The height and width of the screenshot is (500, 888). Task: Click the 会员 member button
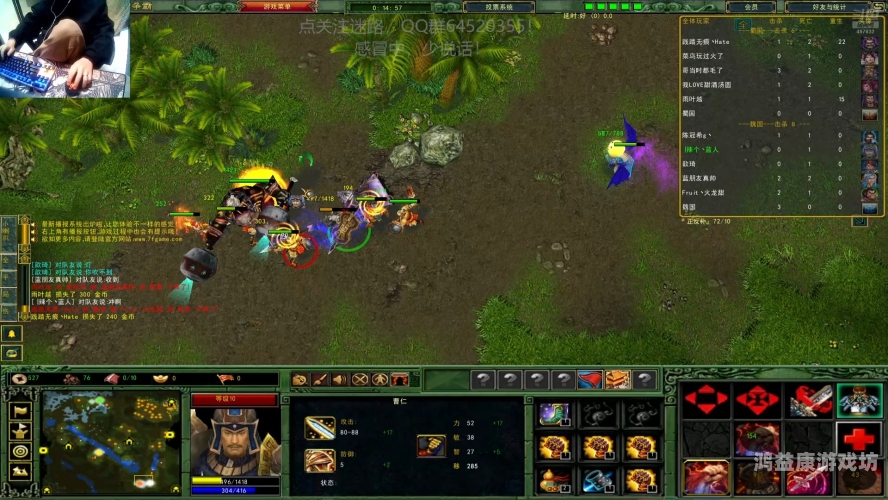(764, 7)
